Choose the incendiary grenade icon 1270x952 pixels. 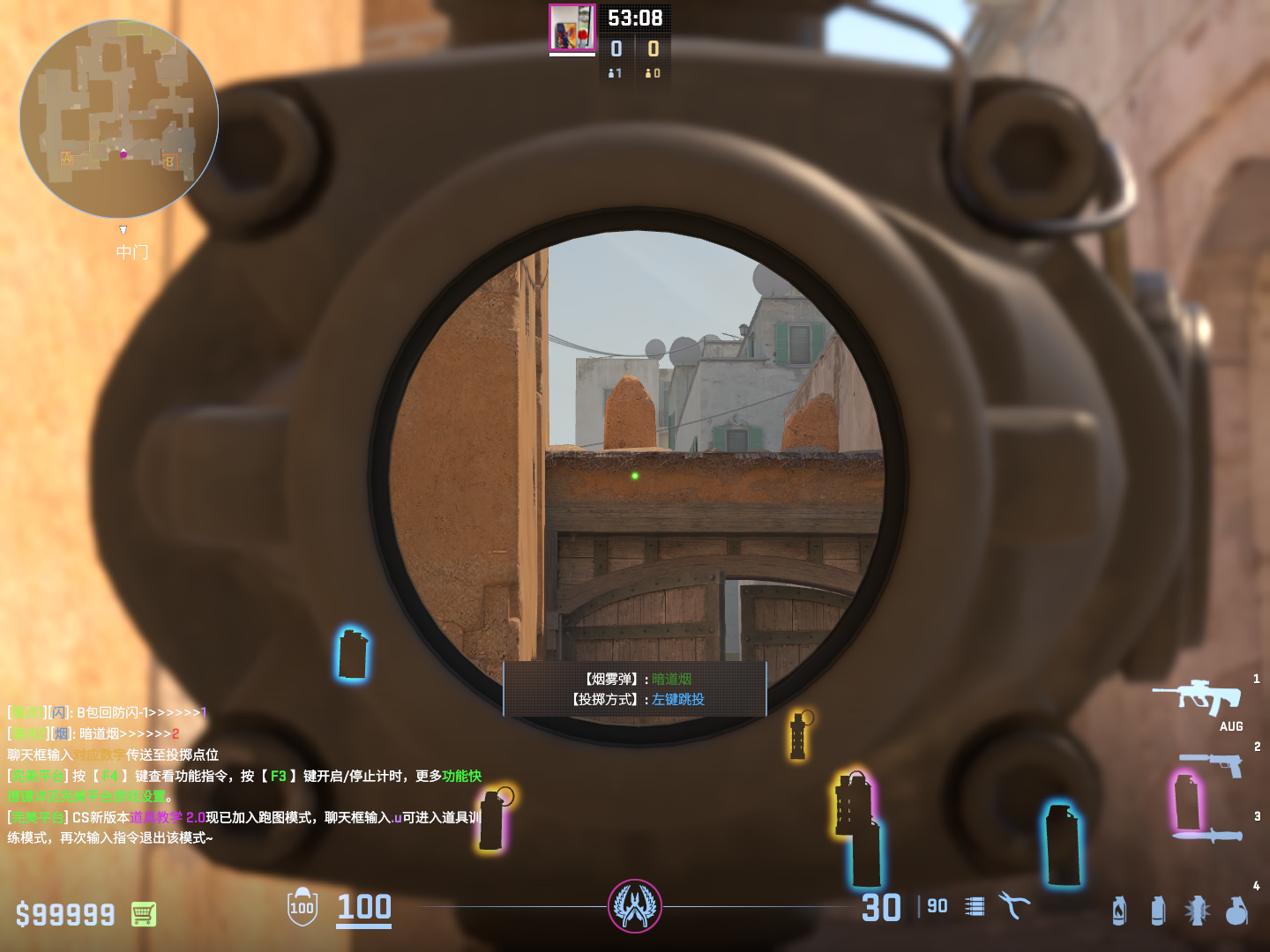(1119, 911)
